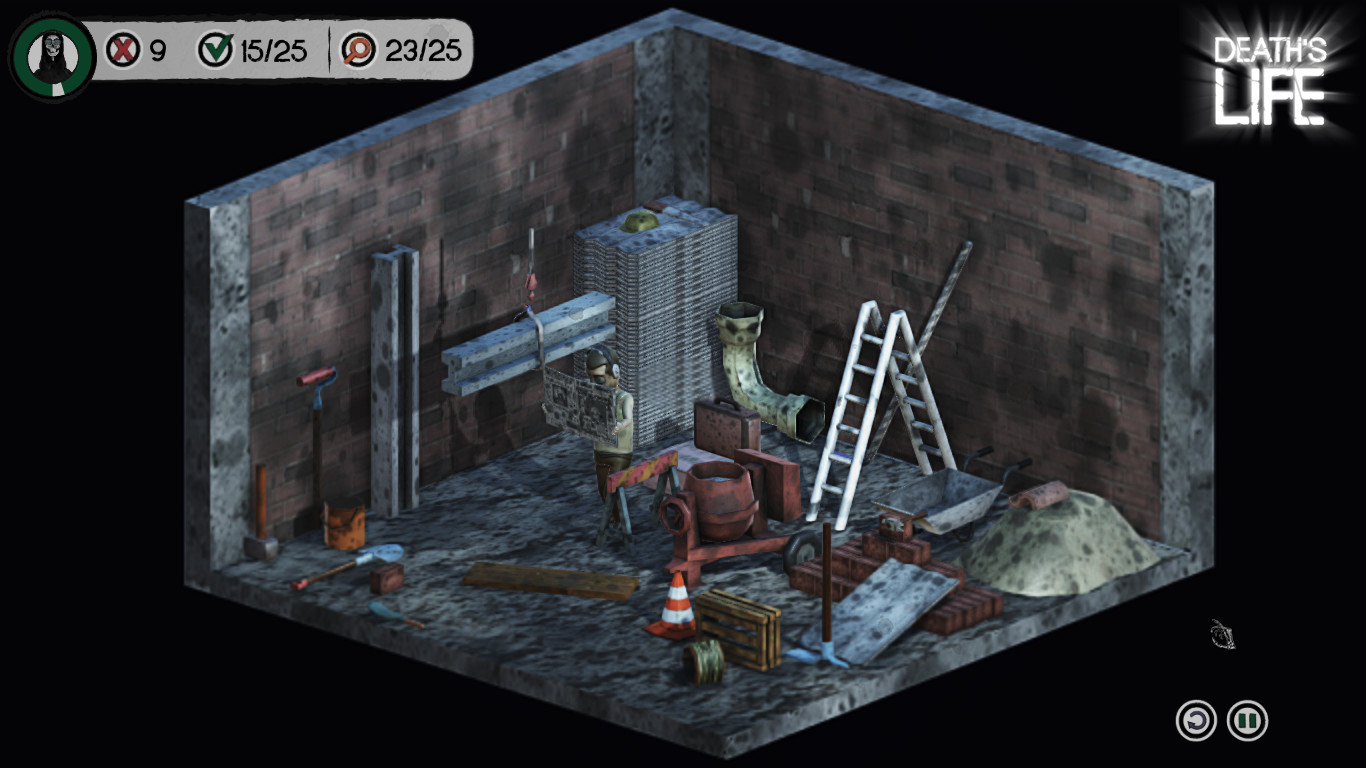Click the curved pipe against the wall
Image resolution: width=1366 pixels, height=768 pixels.
coord(755,370)
